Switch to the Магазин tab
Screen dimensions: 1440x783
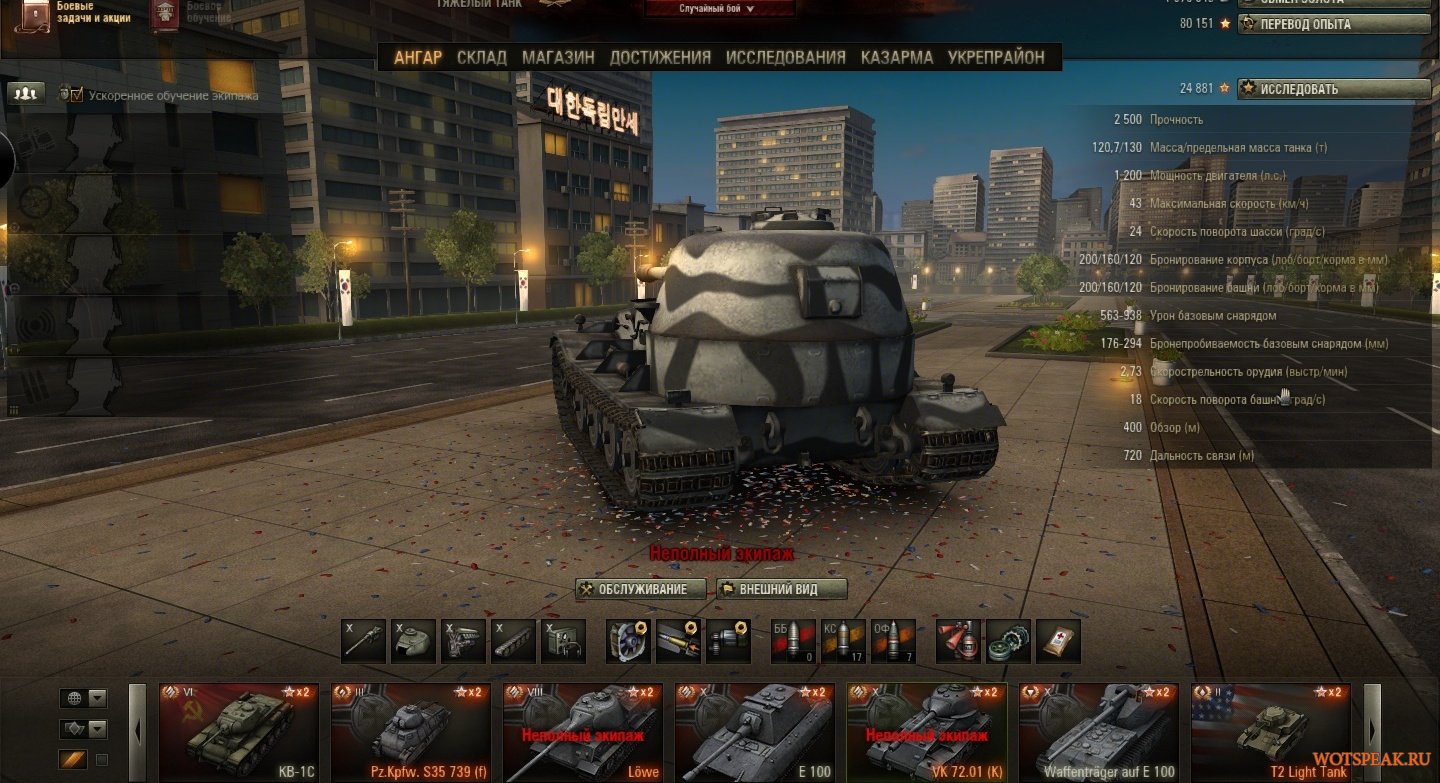click(x=558, y=58)
